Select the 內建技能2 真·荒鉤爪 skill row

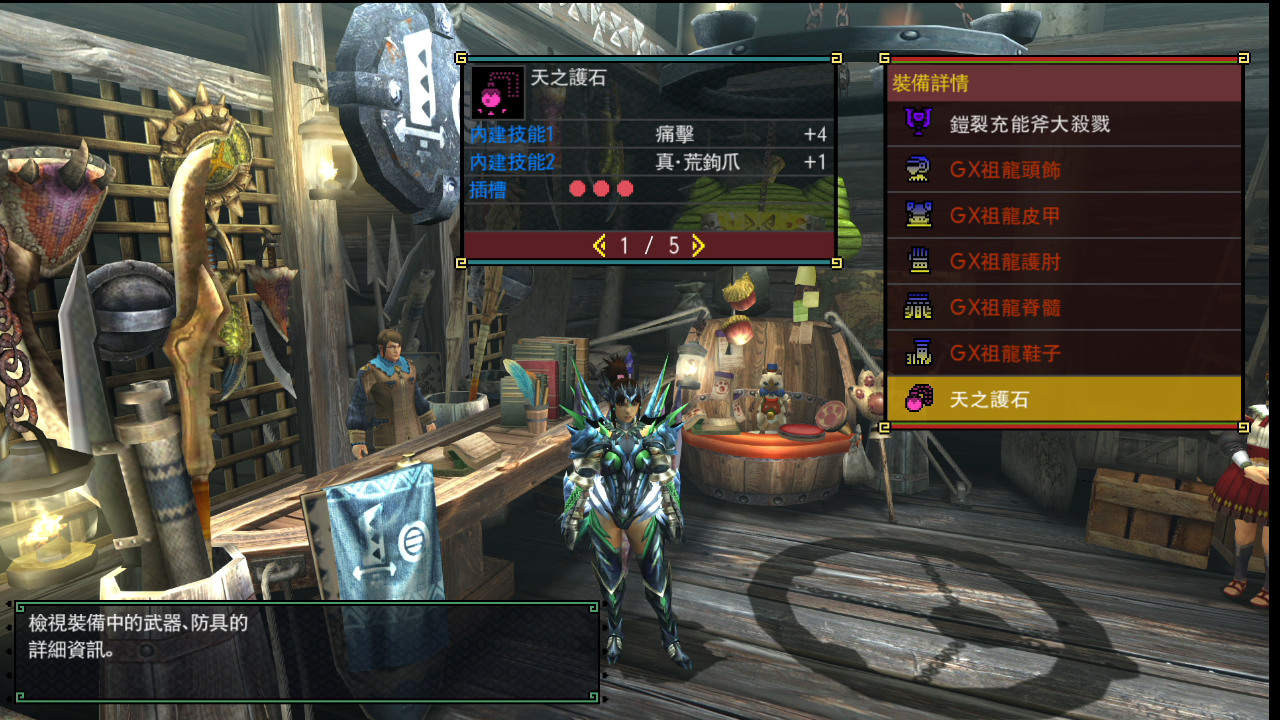point(648,162)
